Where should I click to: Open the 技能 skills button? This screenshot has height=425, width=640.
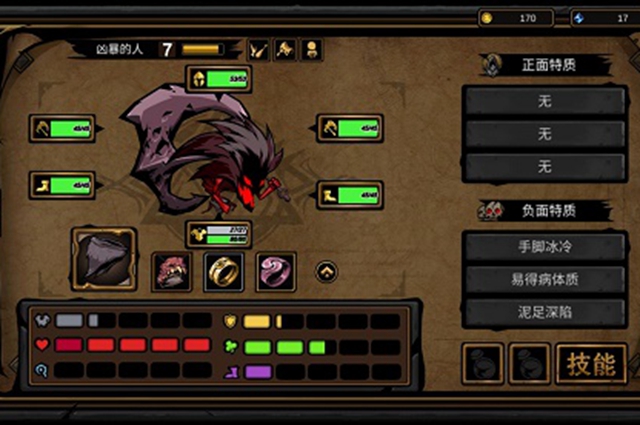[591, 364]
